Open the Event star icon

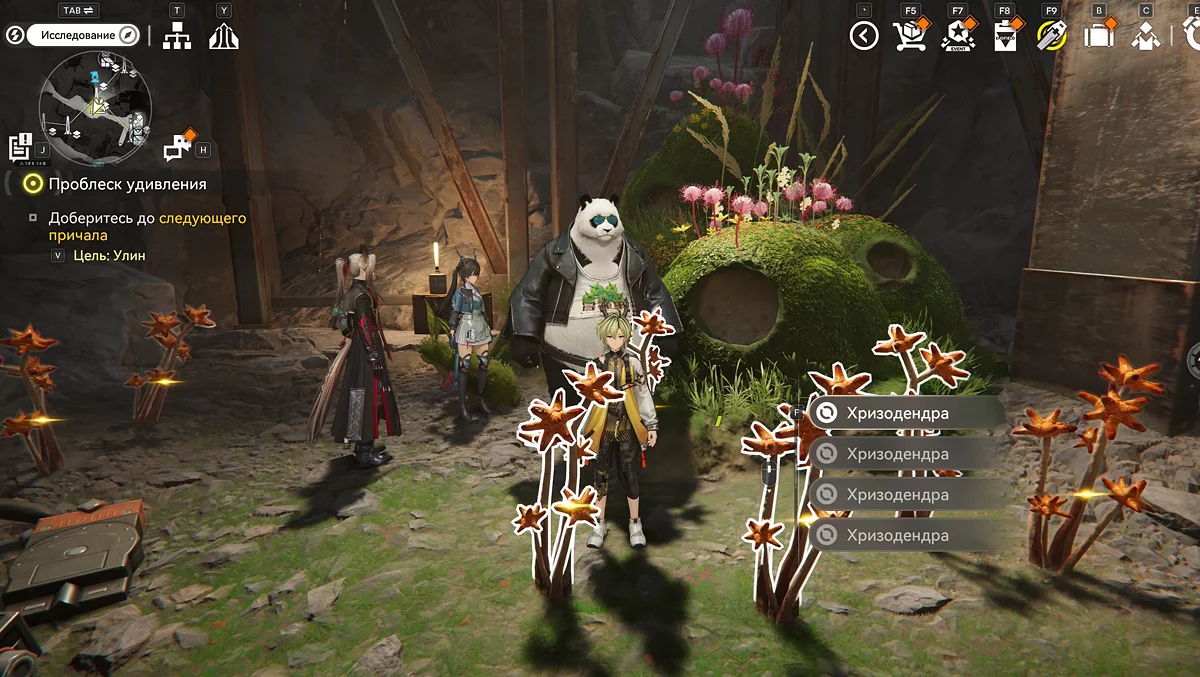coord(956,36)
